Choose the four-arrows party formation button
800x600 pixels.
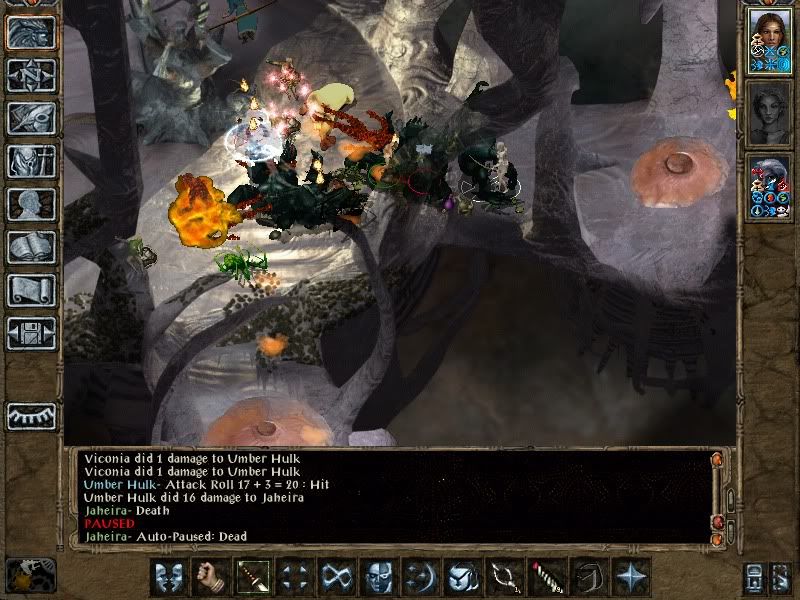coord(294,577)
